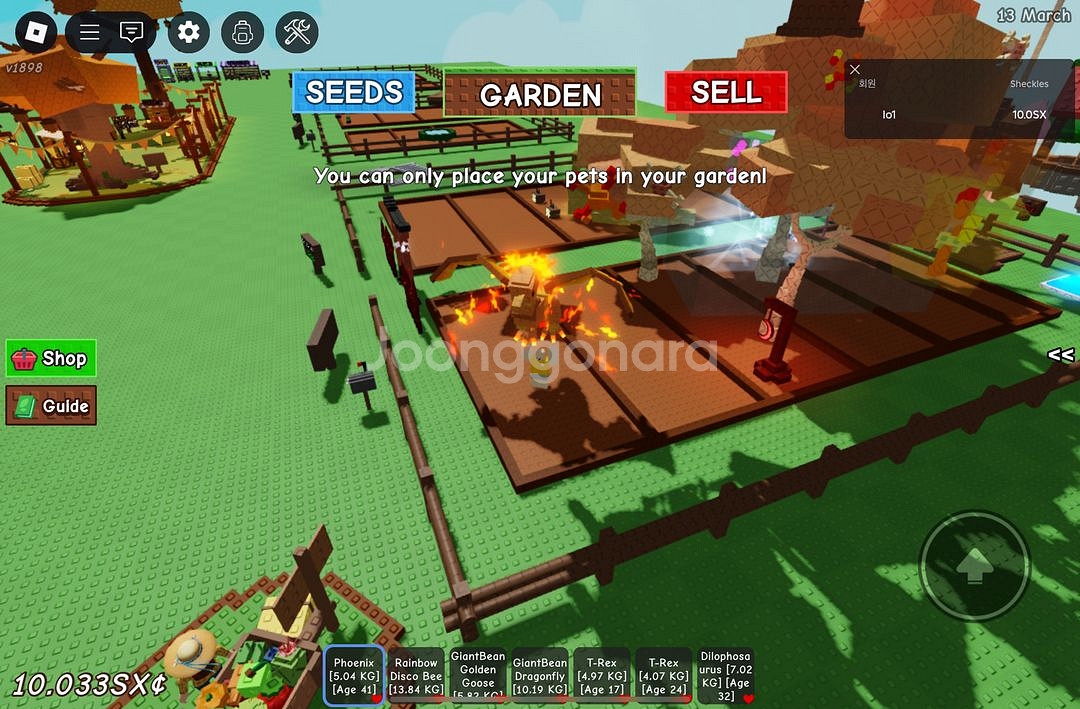Image resolution: width=1080 pixels, height=709 pixels.
Task: Open the backpack inventory icon
Action: 241,33
